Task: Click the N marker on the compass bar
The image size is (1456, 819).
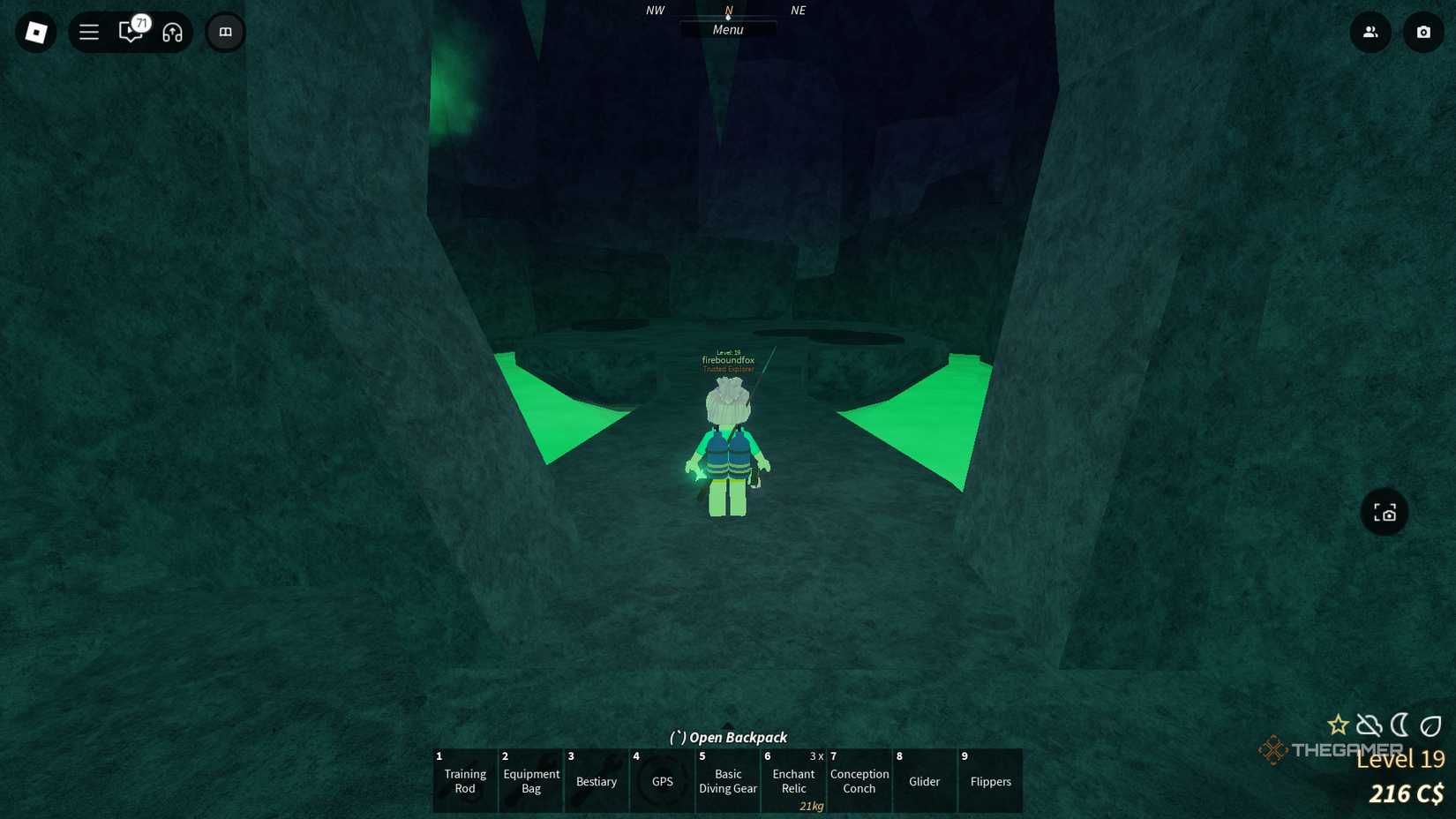Action: click(x=727, y=11)
